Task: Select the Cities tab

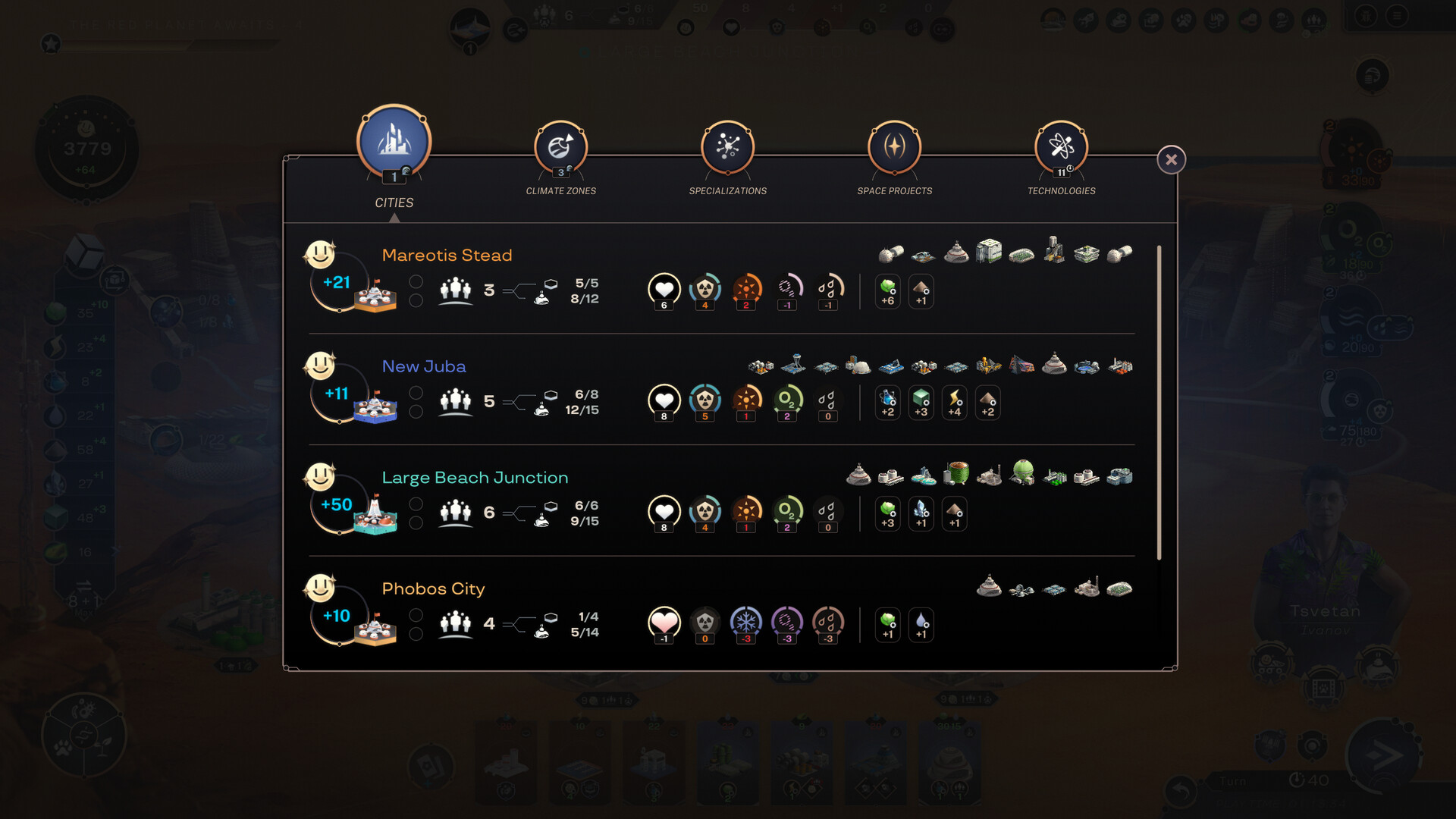Action: click(394, 144)
